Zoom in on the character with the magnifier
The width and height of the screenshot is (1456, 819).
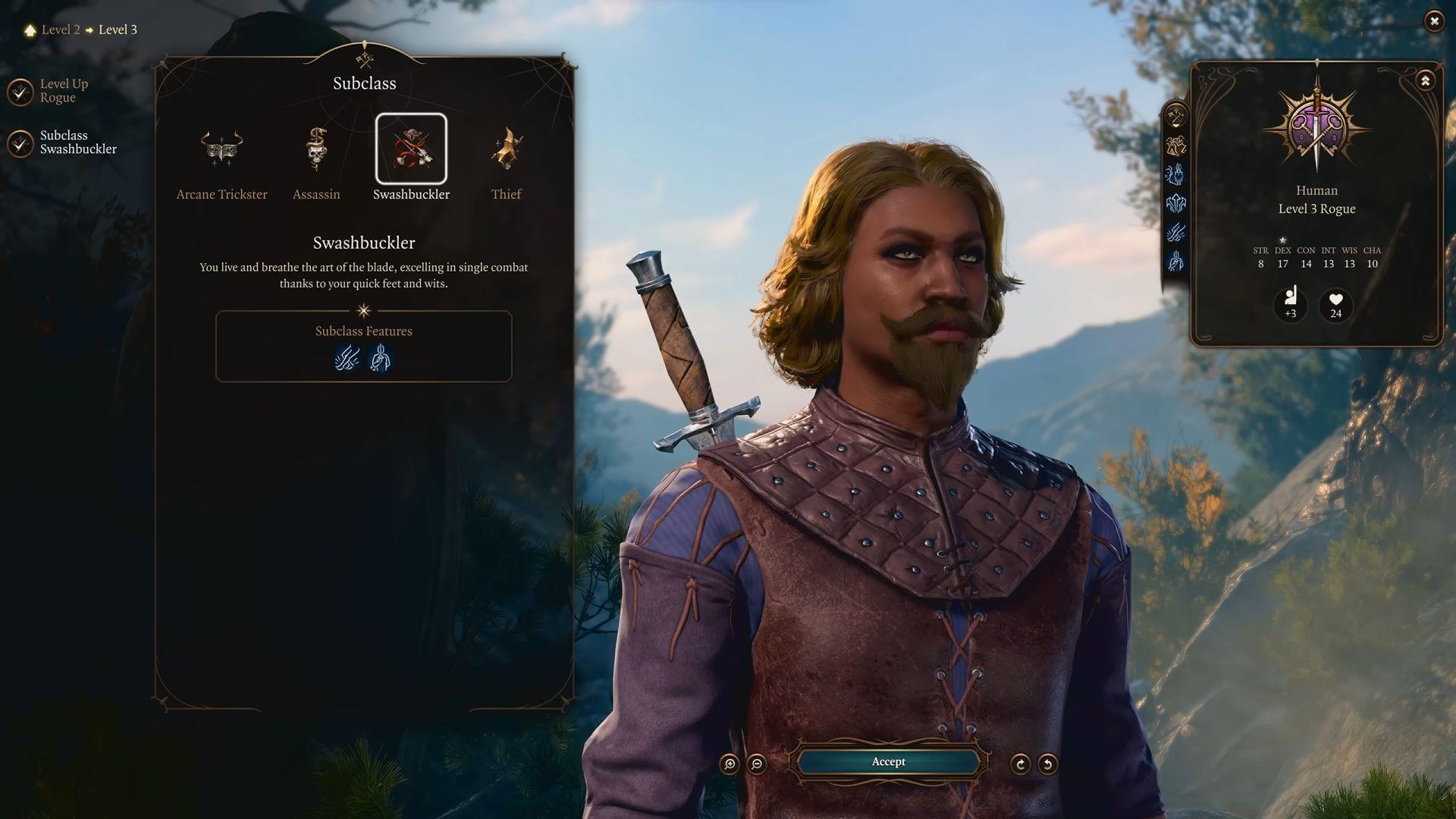(x=728, y=762)
